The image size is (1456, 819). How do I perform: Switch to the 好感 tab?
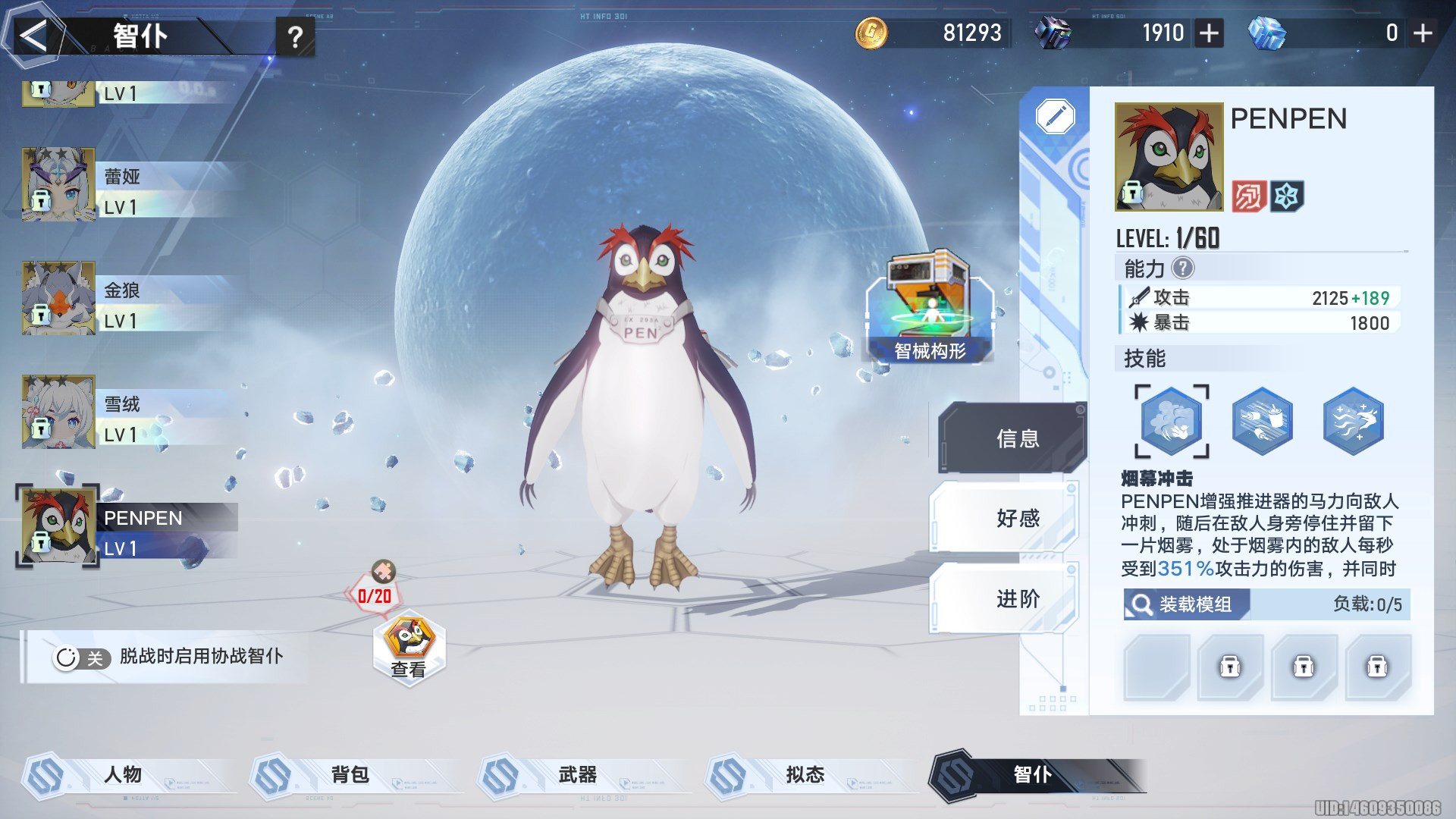tap(1016, 519)
